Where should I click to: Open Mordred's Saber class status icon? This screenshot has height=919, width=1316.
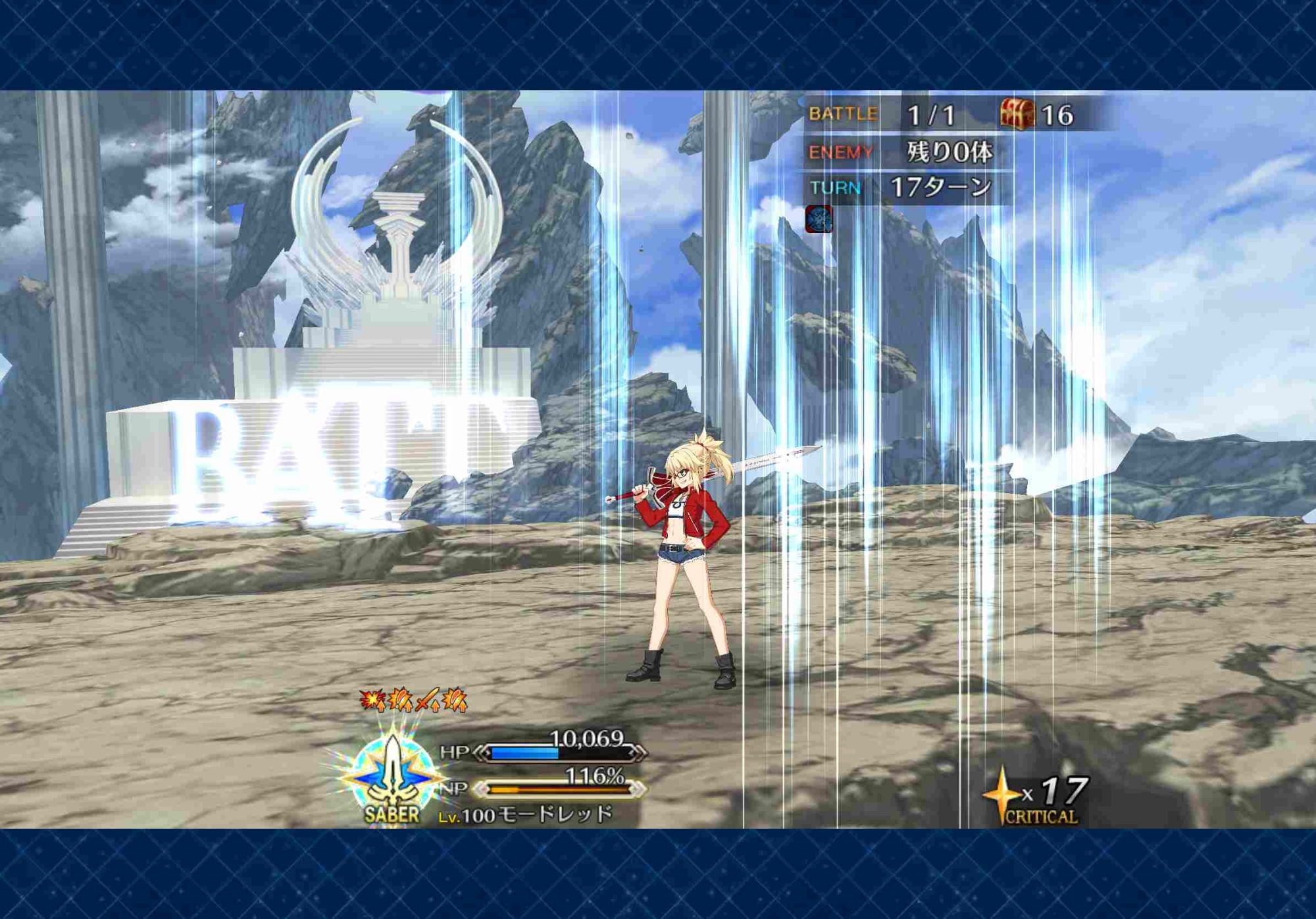(x=392, y=778)
